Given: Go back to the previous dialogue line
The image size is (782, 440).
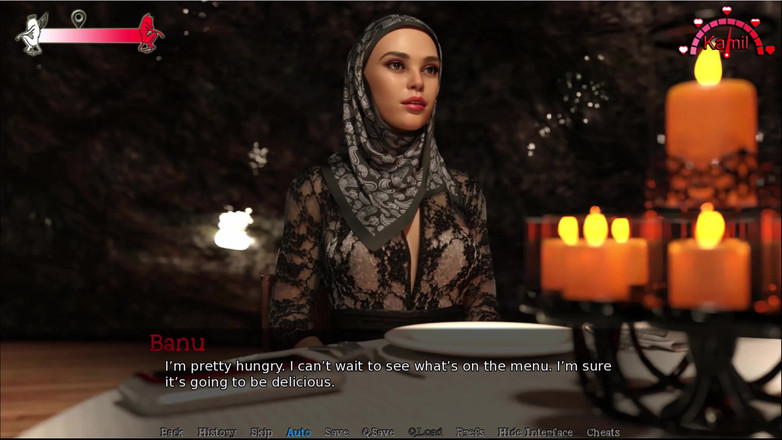Looking at the screenshot, I should coord(172,432).
